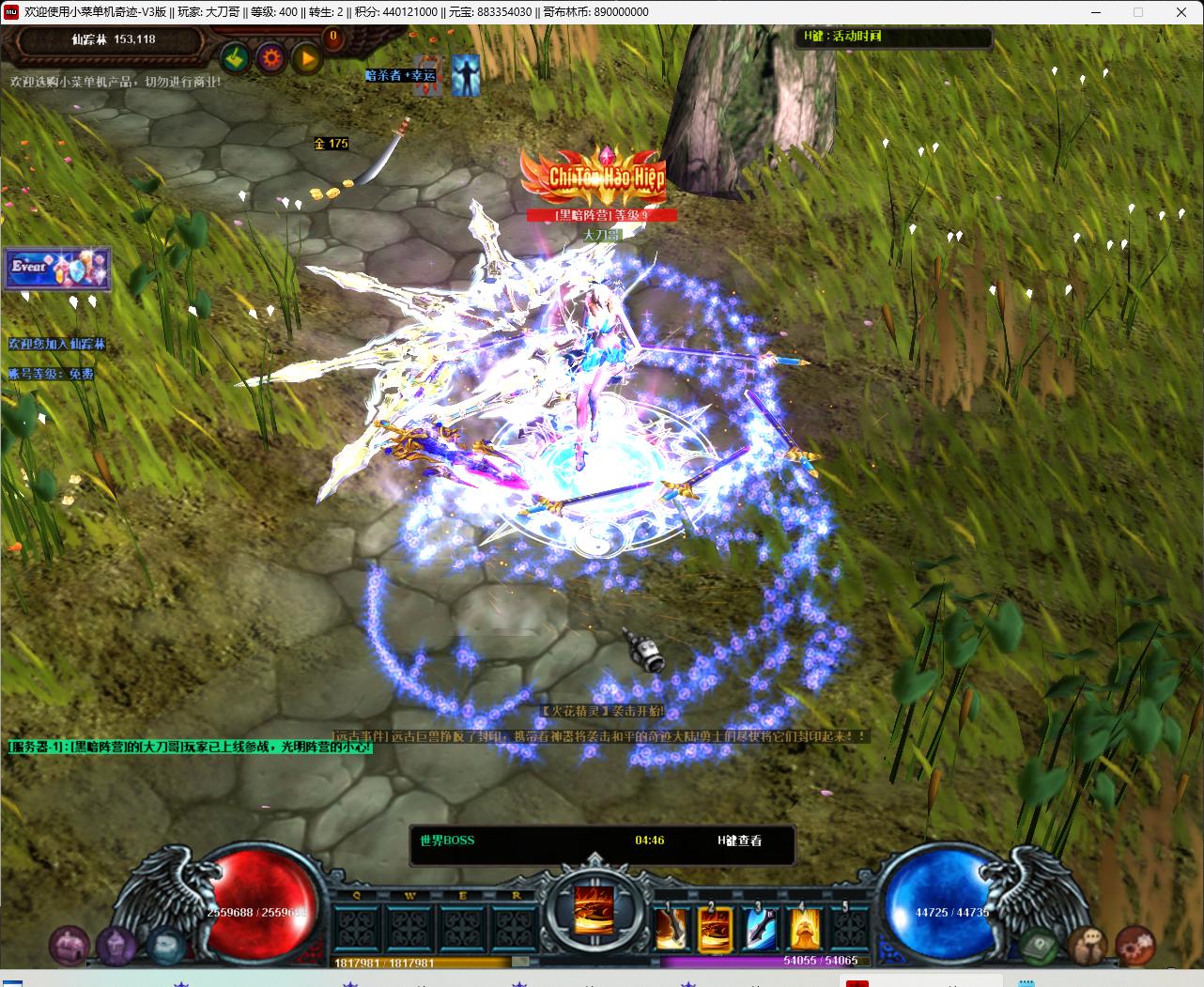The width and height of the screenshot is (1204, 987).
Task: Minimize the game window
Action: point(1096,12)
